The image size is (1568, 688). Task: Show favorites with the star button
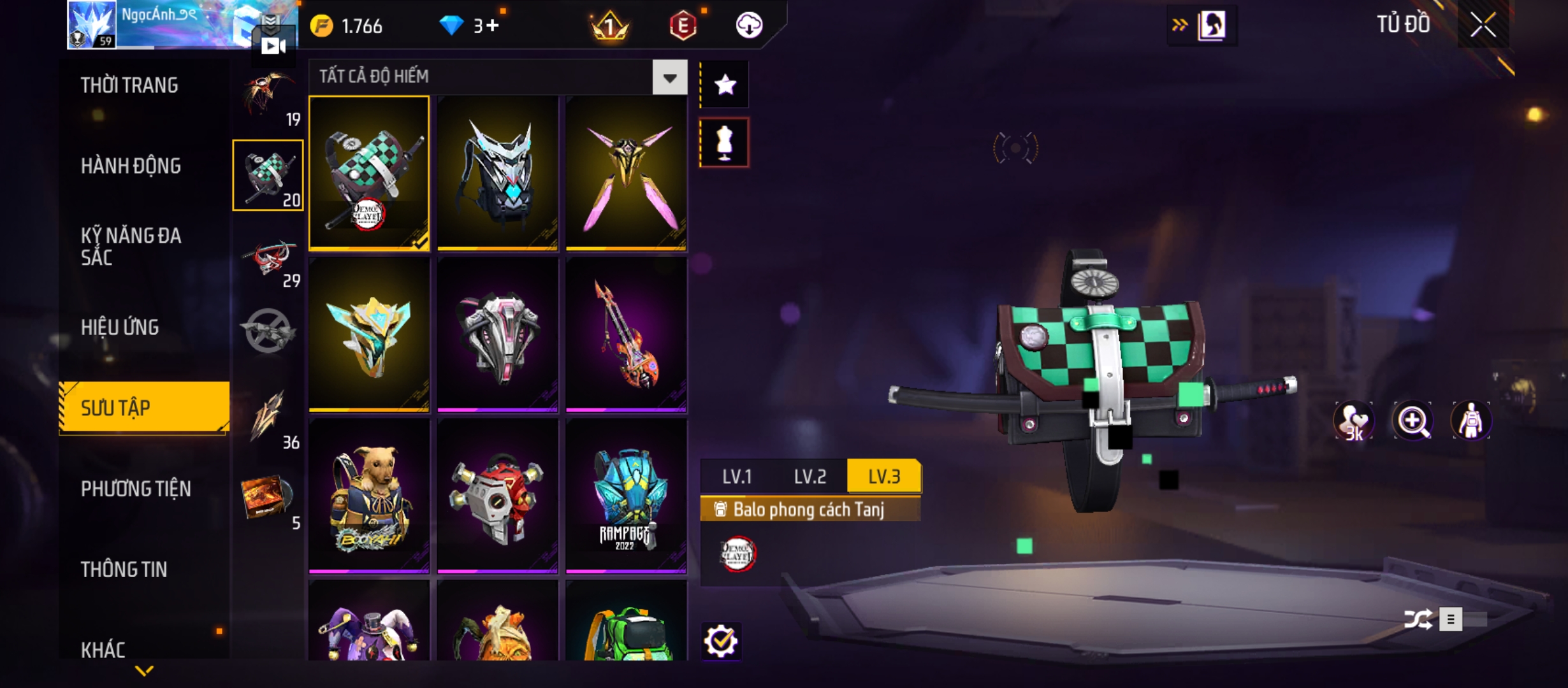(725, 85)
